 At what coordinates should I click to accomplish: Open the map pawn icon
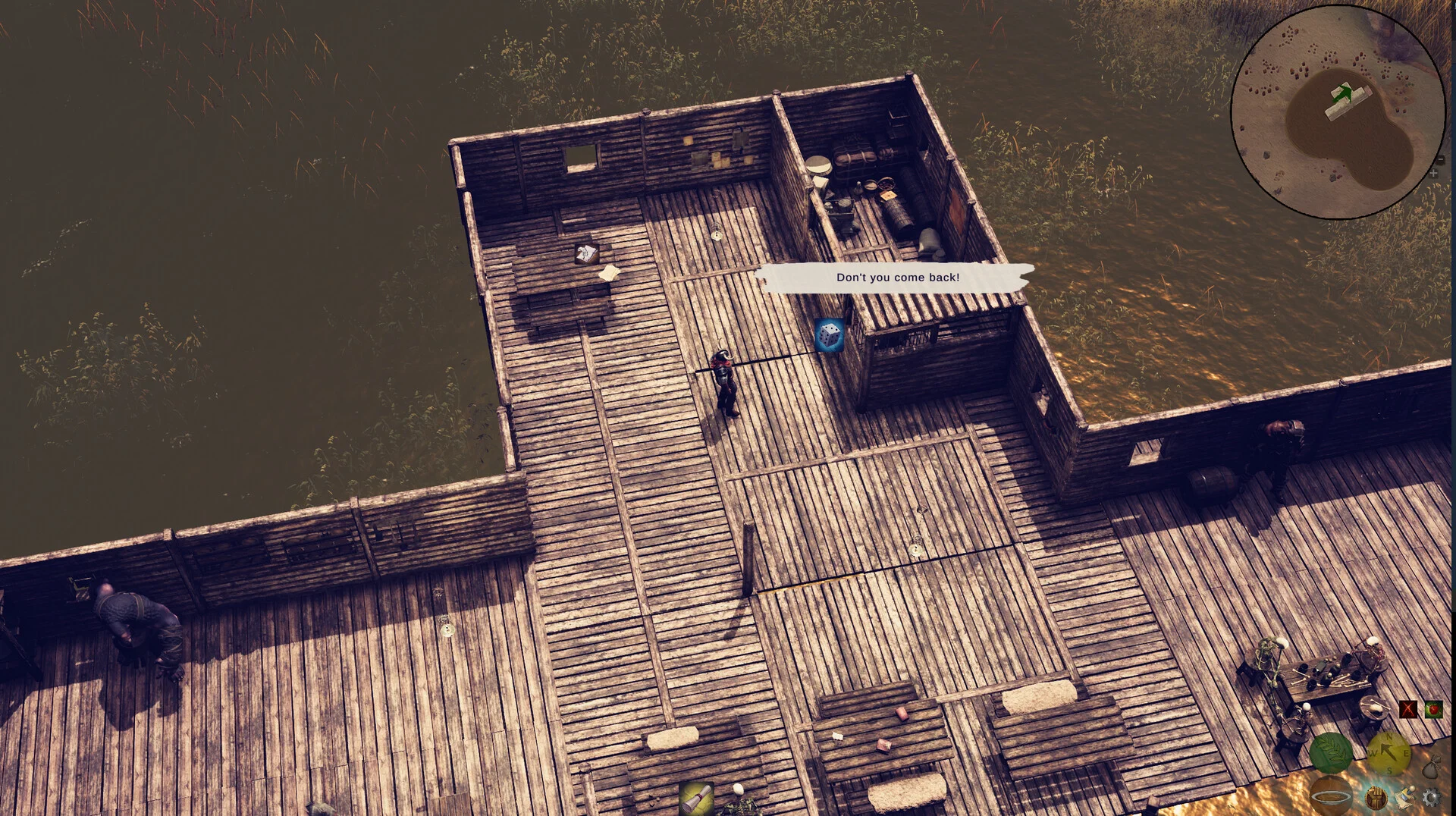tap(1404, 796)
